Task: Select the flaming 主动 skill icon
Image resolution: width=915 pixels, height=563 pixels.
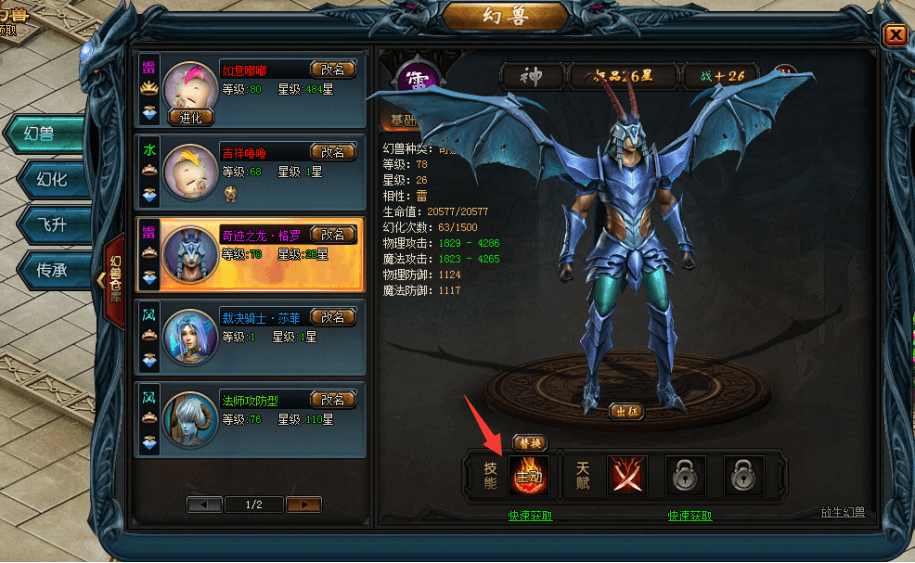Action: click(527, 476)
